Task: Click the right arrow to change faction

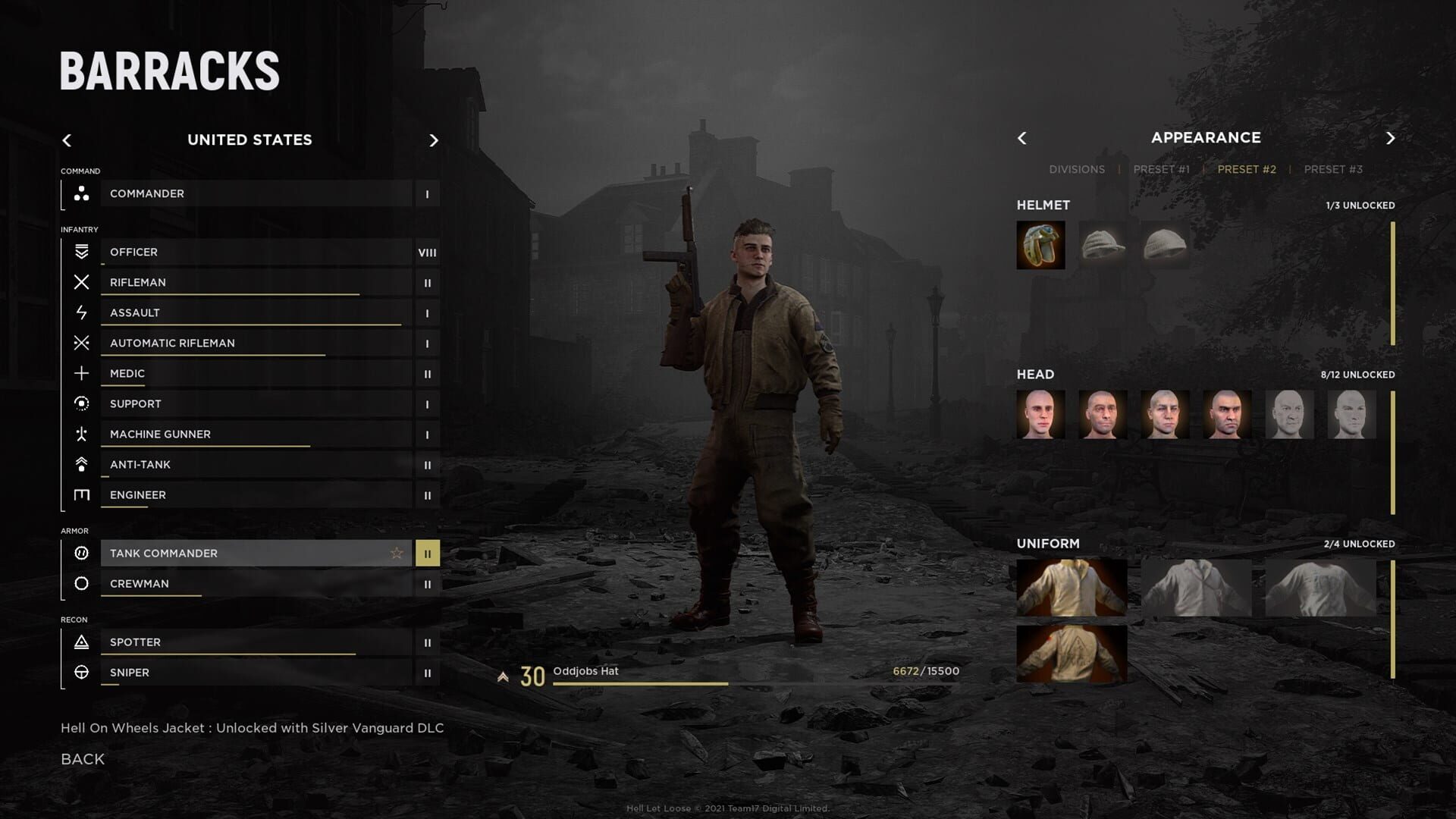Action: pyautogui.click(x=434, y=140)
